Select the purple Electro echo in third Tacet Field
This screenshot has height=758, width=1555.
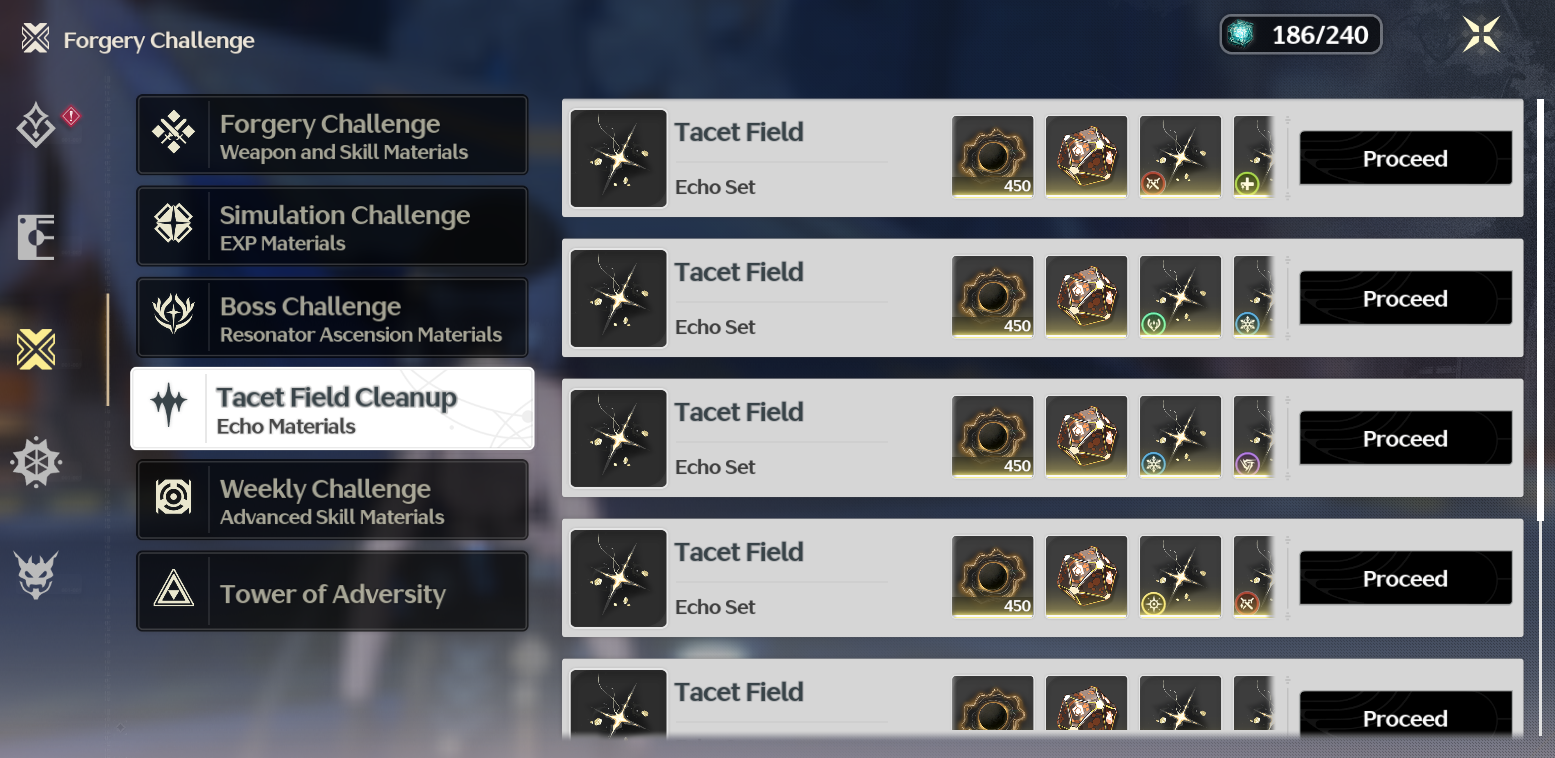1252,466
